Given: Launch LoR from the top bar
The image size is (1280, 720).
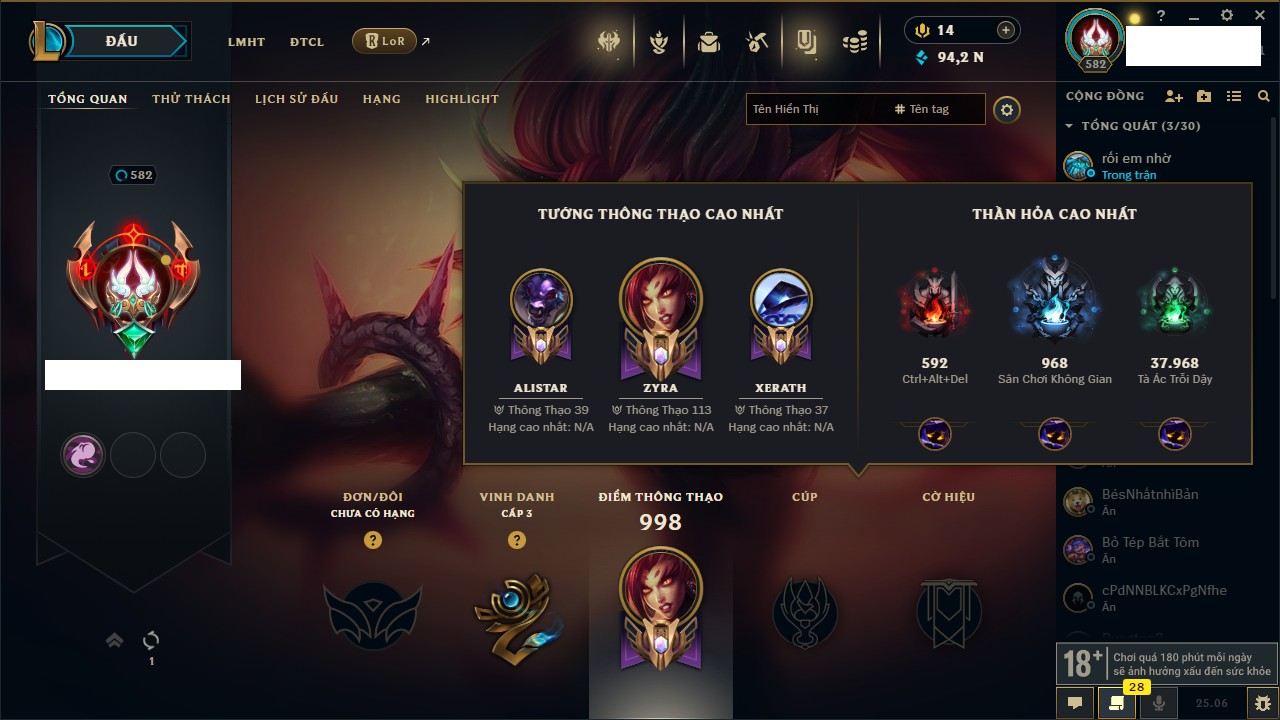Looking at the screenshot, I should click(x=384, y=42).
